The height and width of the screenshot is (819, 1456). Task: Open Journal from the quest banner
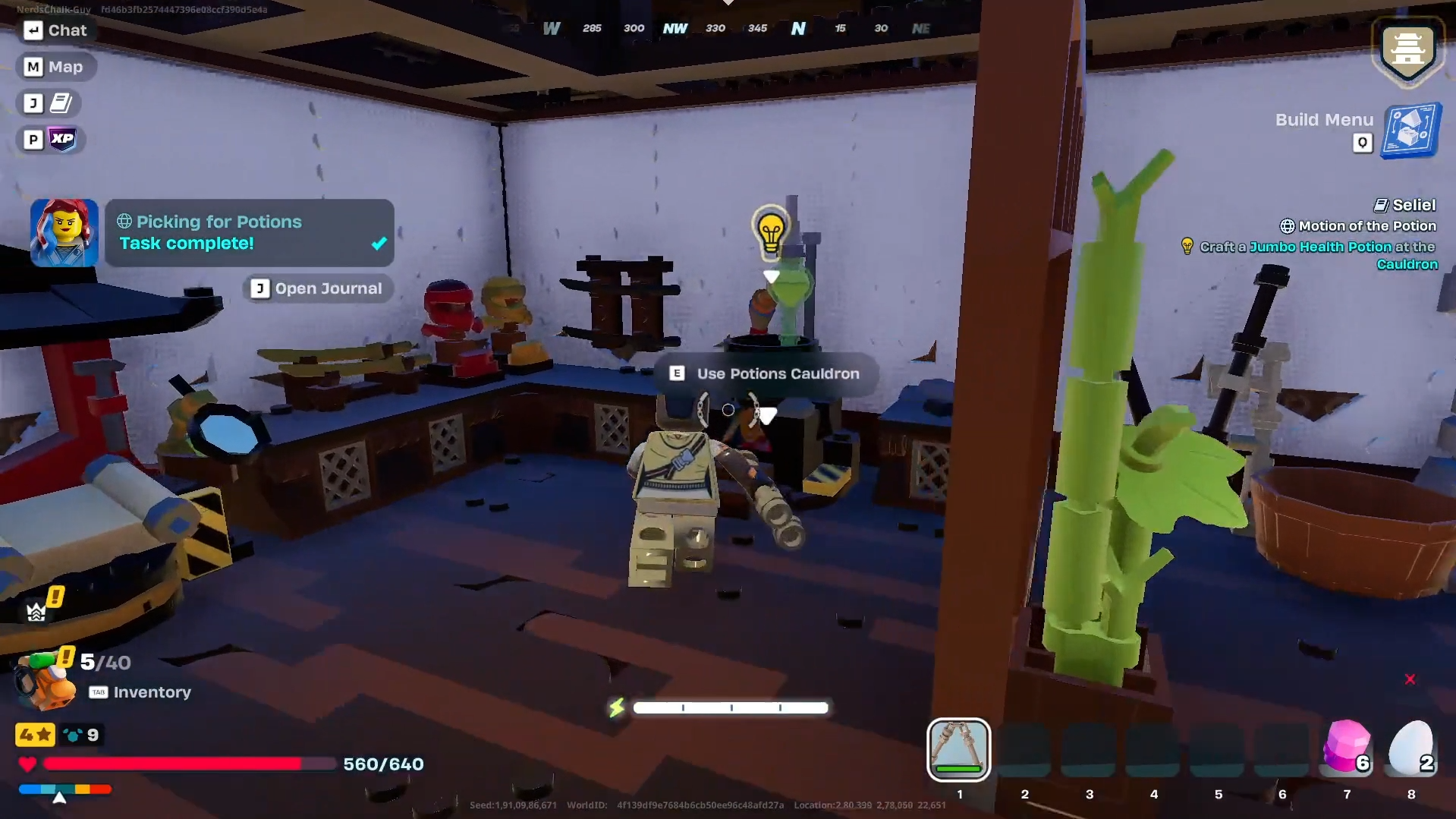coord(317,288)
